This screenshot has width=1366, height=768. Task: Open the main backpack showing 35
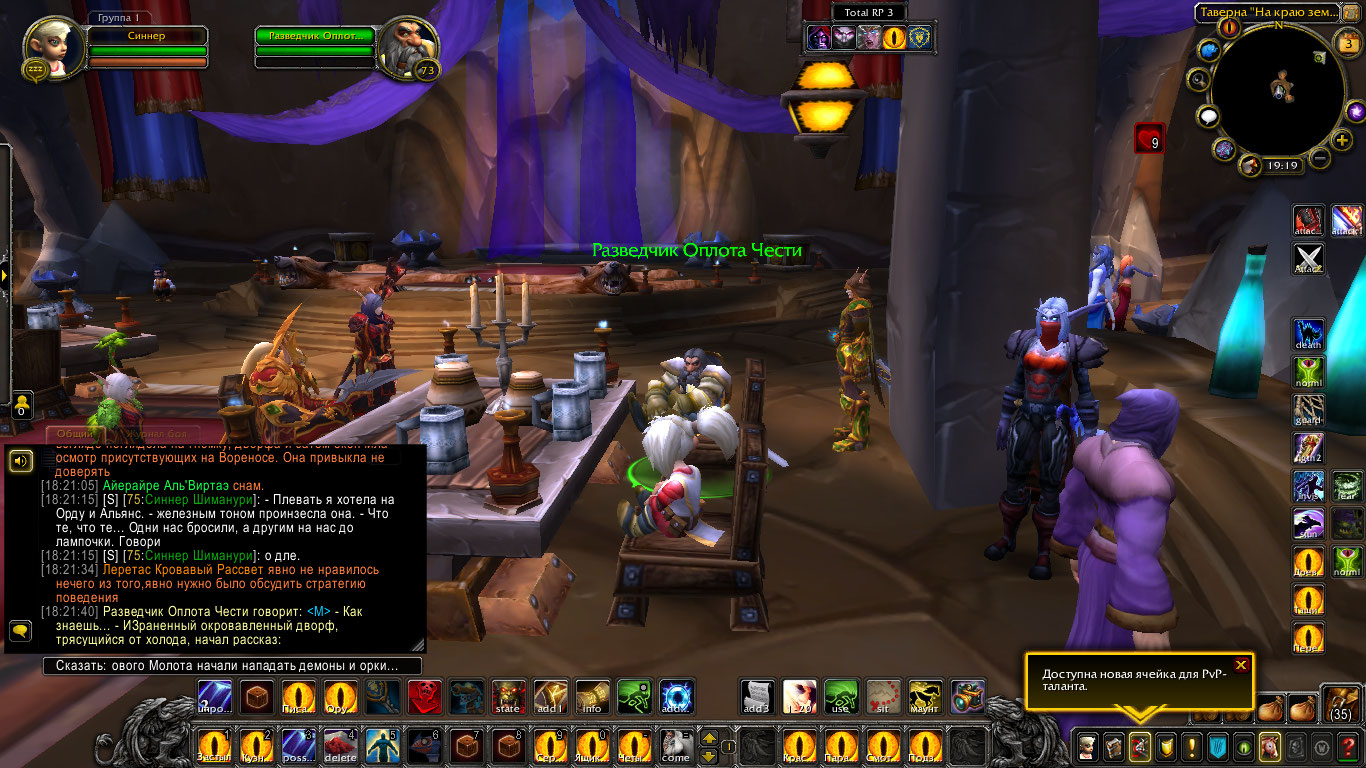(x=1340, y=704)
